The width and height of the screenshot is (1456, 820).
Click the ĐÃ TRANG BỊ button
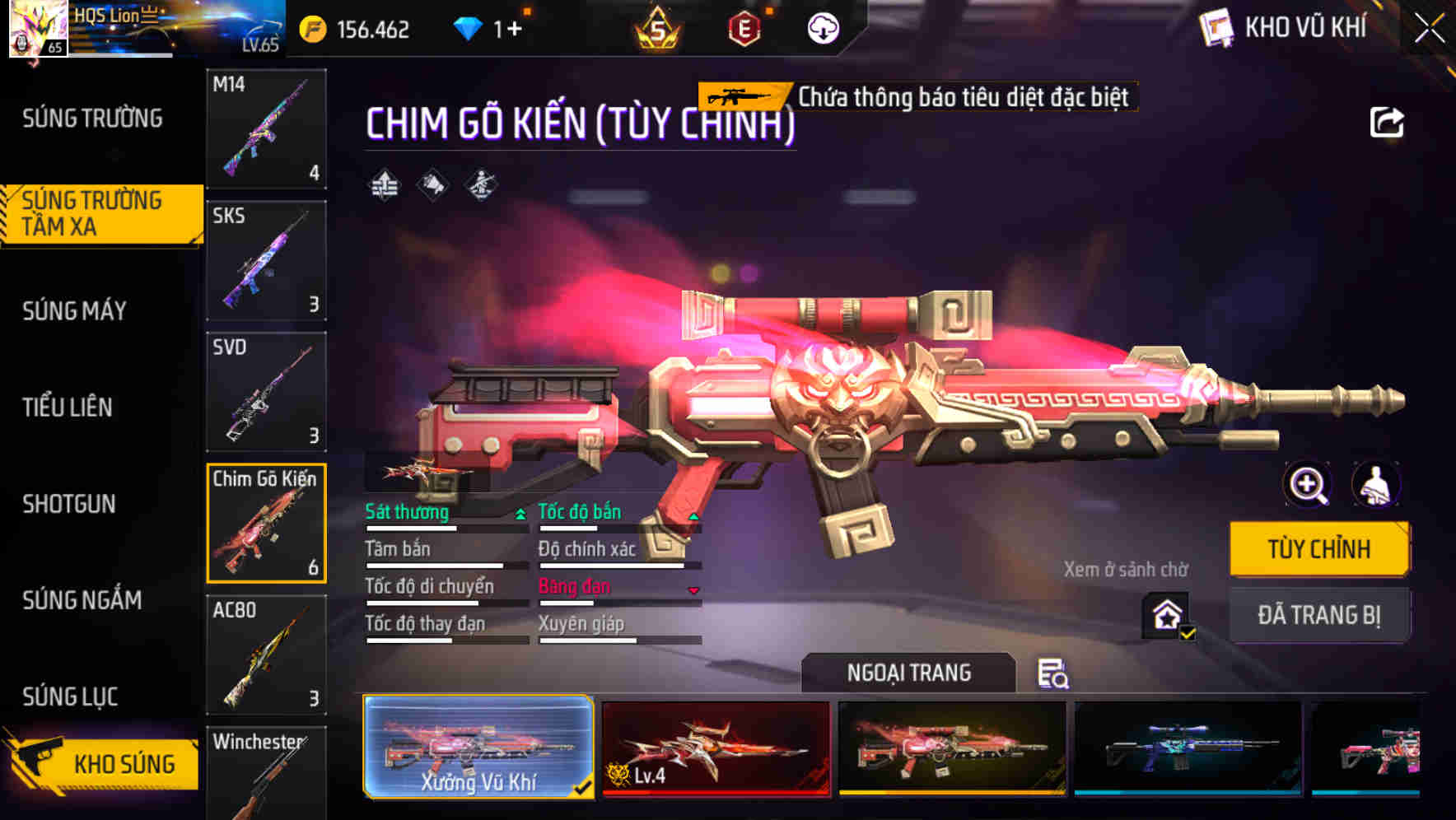click(1318, 613)
